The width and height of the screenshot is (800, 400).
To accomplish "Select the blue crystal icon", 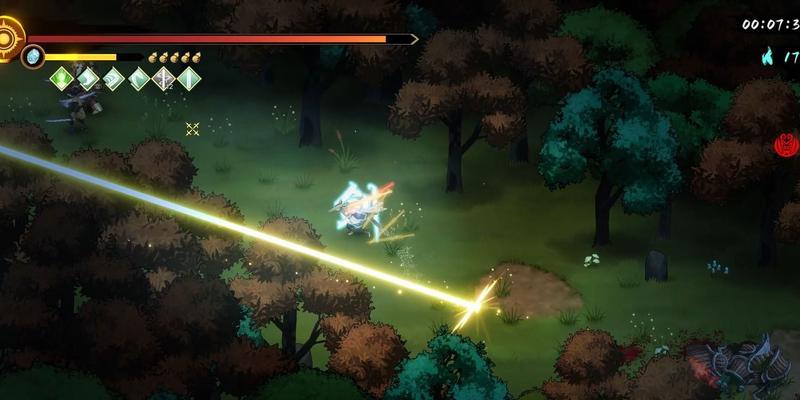I will 33,56.
